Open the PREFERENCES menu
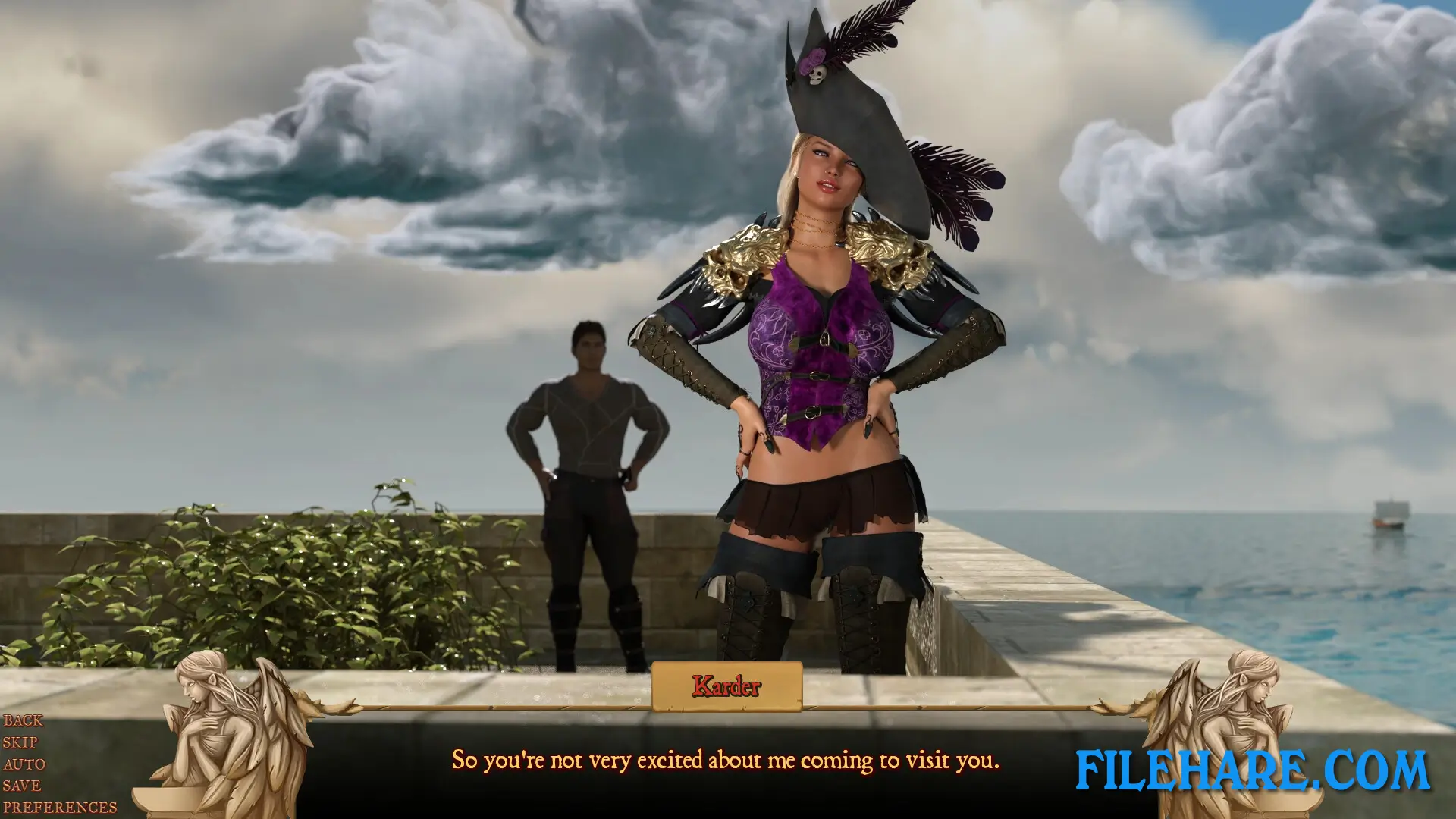 60,808
